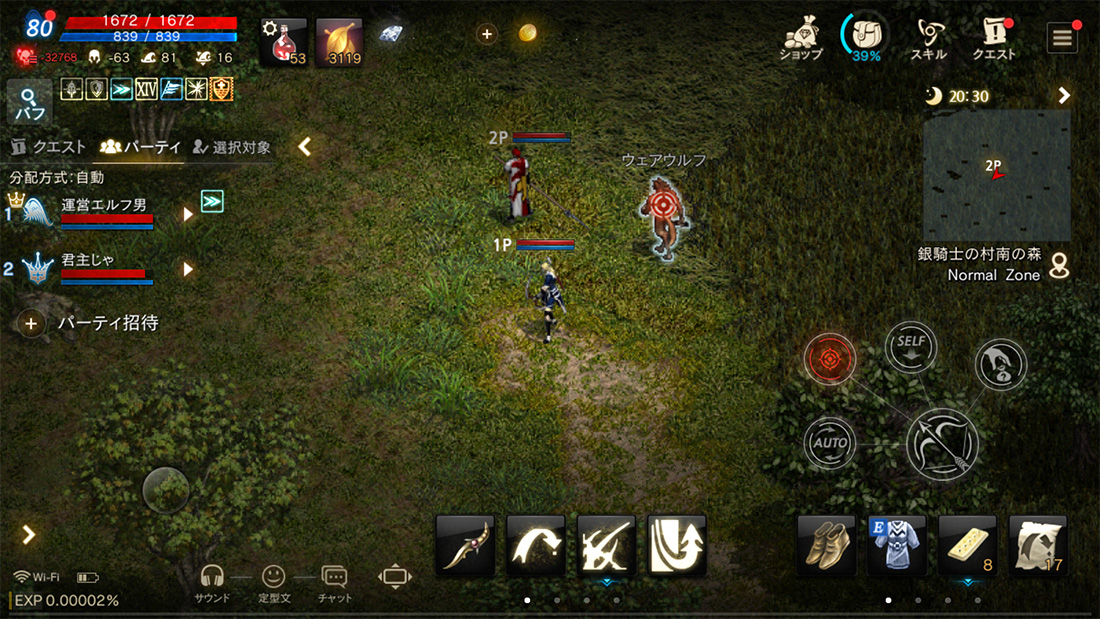Tap the red target lock button
Image resolution: width=1100 pixels, height=619 pixels.
(829, 358)
